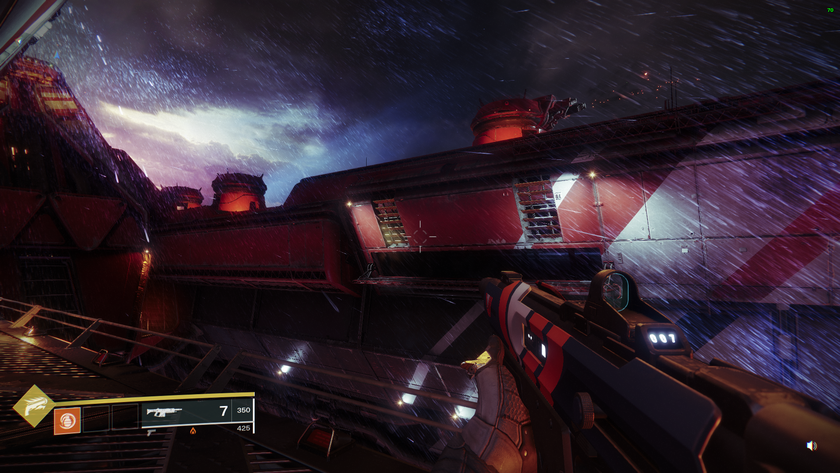840x473 pixels.
Task: Select the equipped rifle weapon slot
Action: point(165,411)
